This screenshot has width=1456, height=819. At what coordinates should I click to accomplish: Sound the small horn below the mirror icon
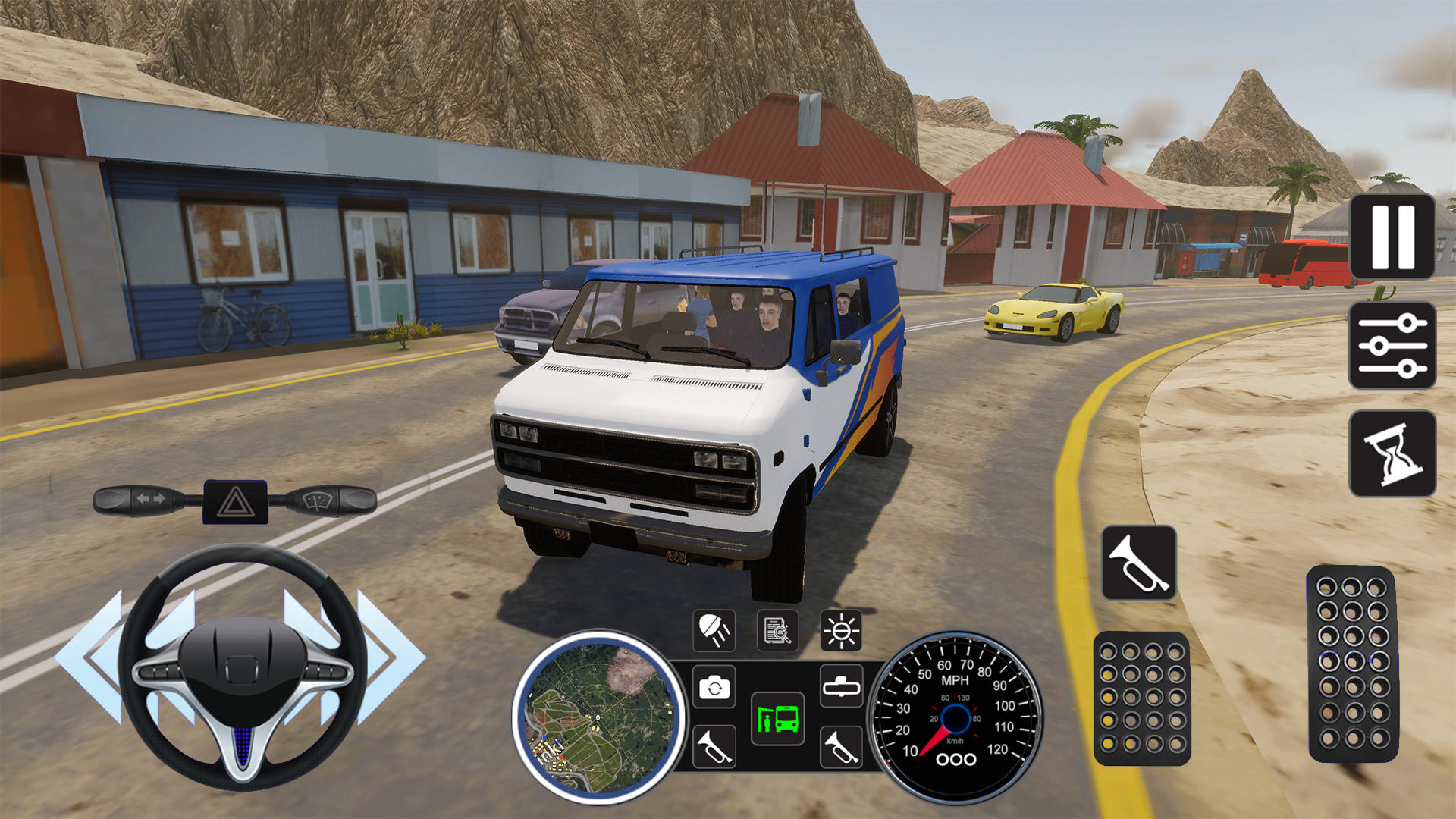[841, 746]
